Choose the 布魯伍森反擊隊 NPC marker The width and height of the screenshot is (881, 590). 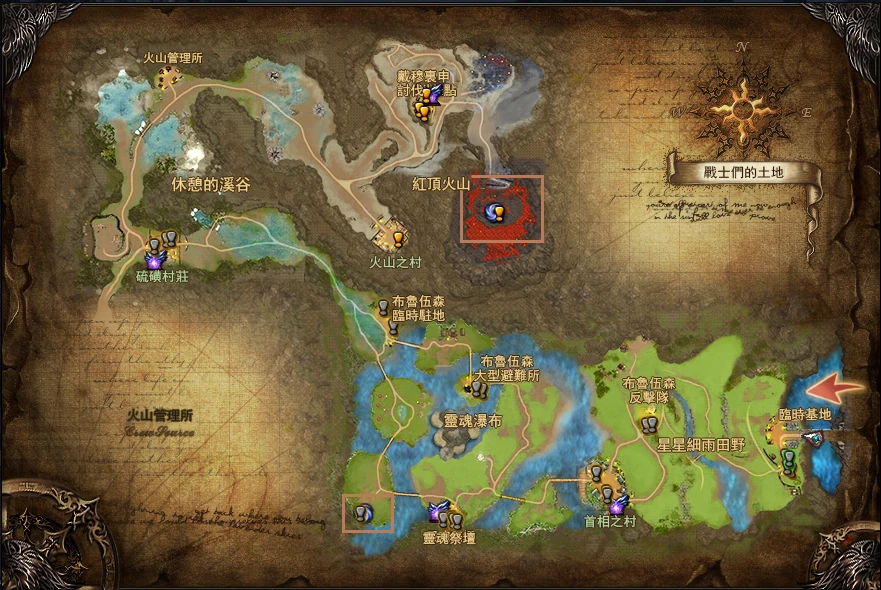pos(648,424)
